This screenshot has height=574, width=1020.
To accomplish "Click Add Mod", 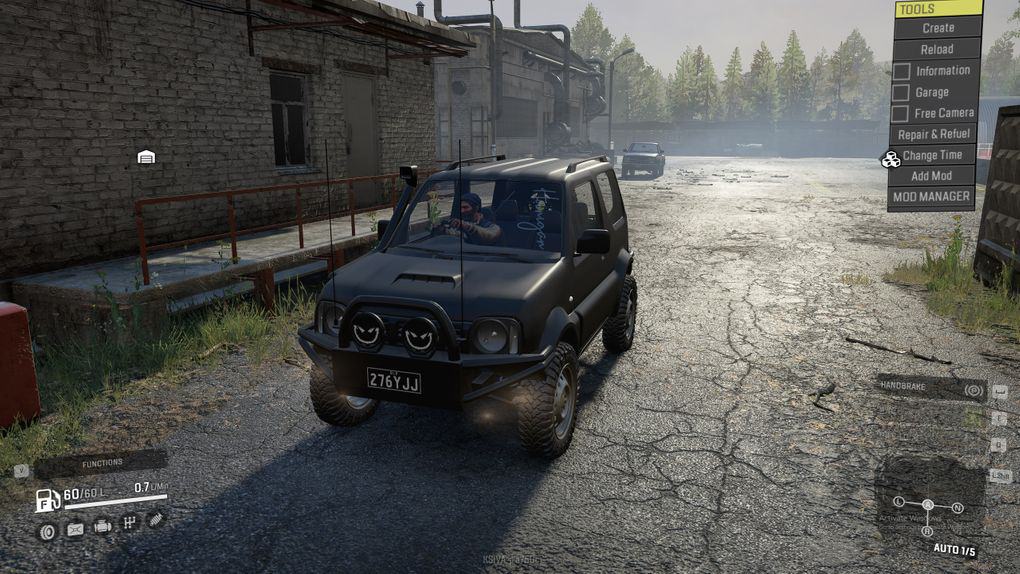I will pos(932,176).
